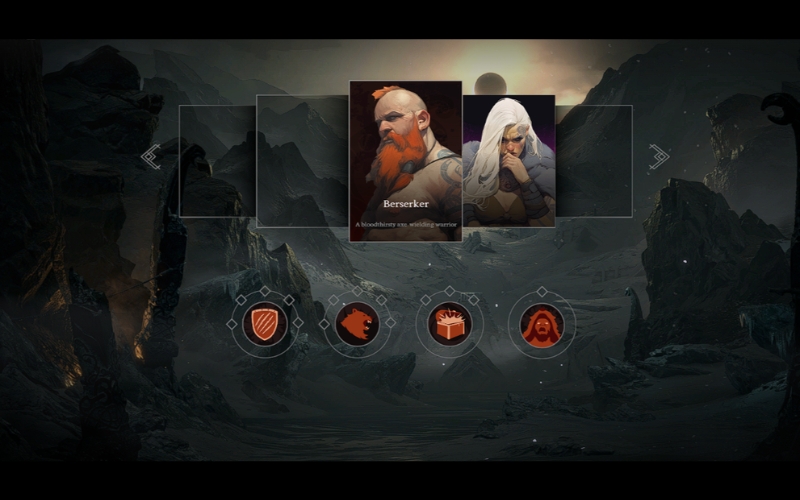Show the next character with the right arrow
Viewport: 800px width, 500px height.
tap(658, 156)
